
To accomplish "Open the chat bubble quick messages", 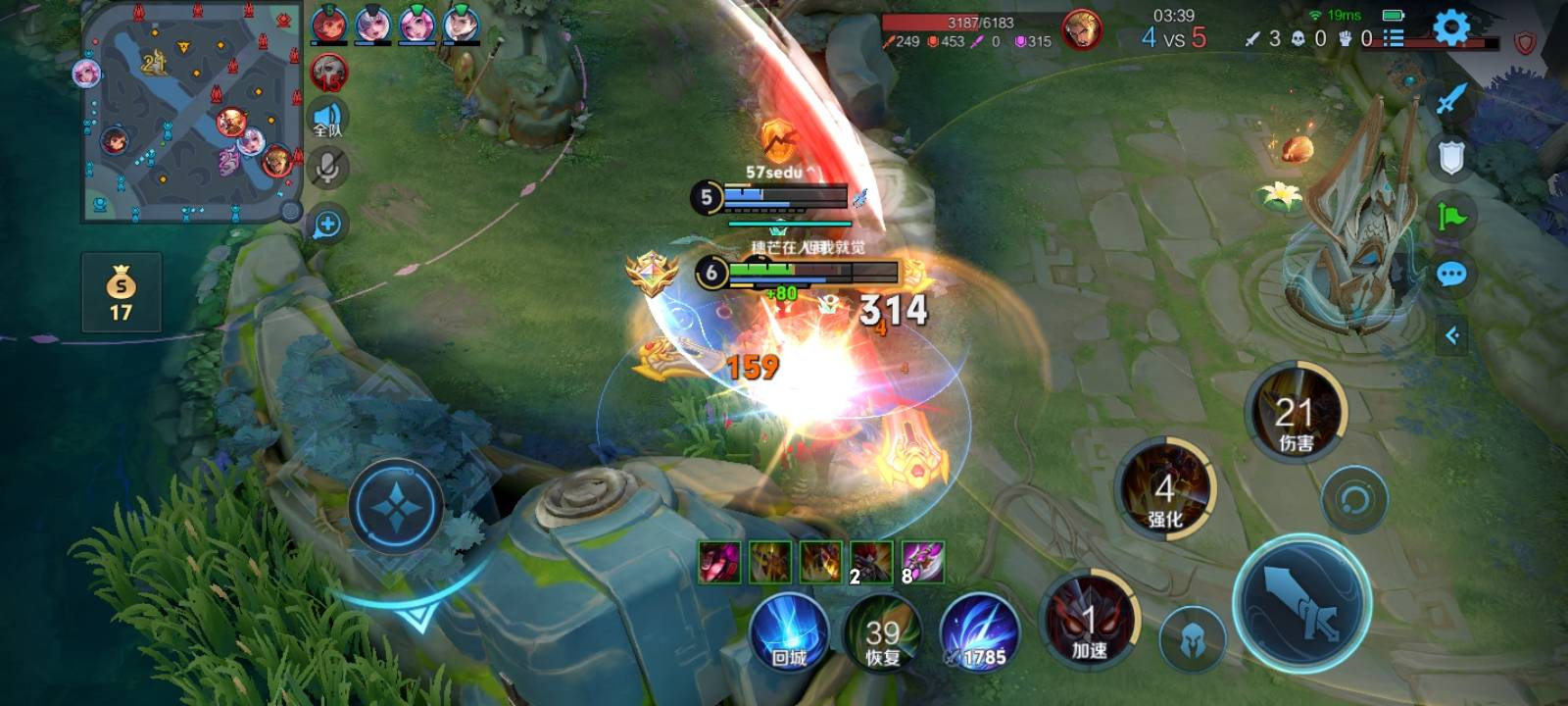I will [1451, 275].
